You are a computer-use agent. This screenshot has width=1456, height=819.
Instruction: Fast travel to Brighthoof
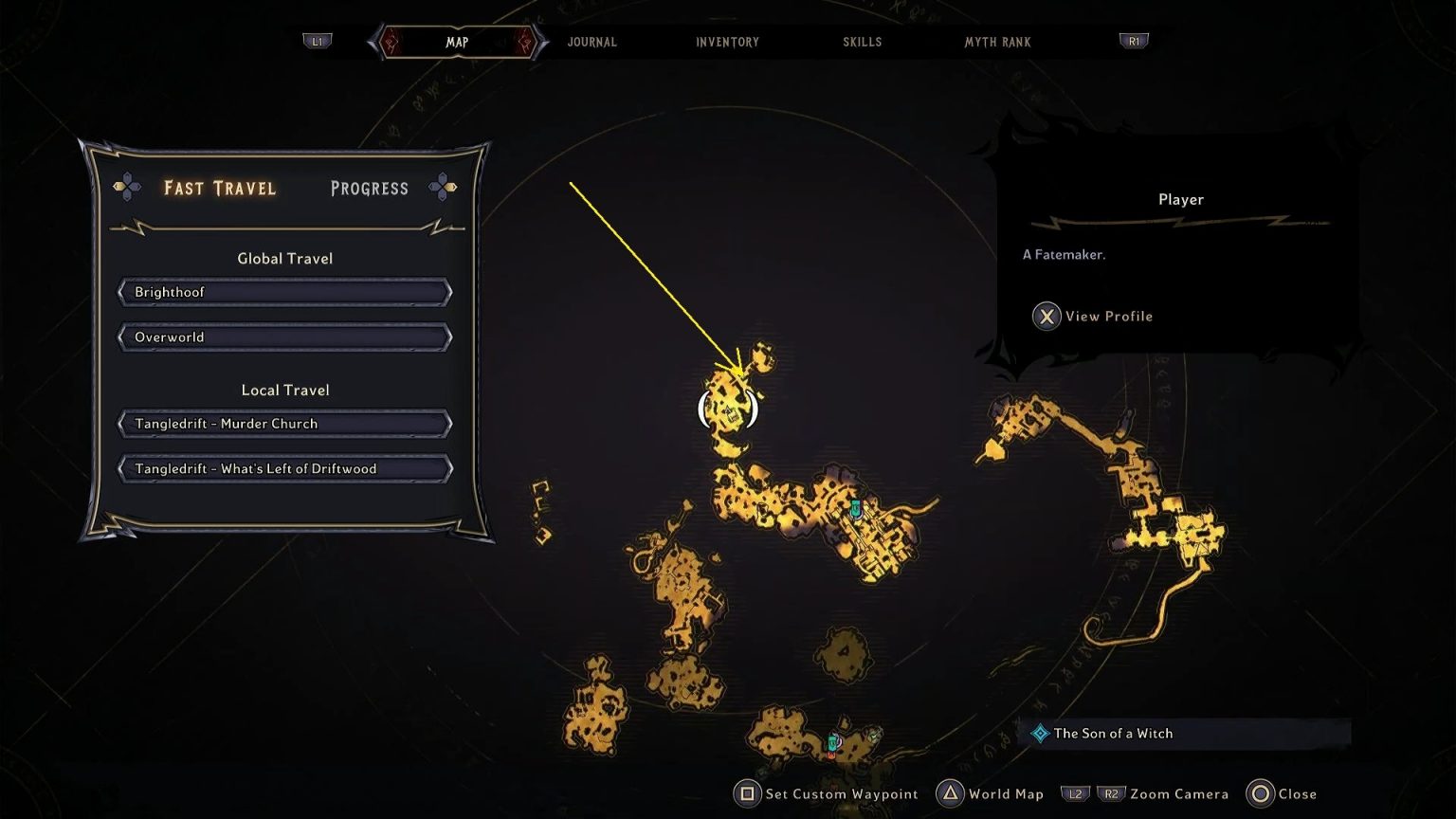[284, 292]
